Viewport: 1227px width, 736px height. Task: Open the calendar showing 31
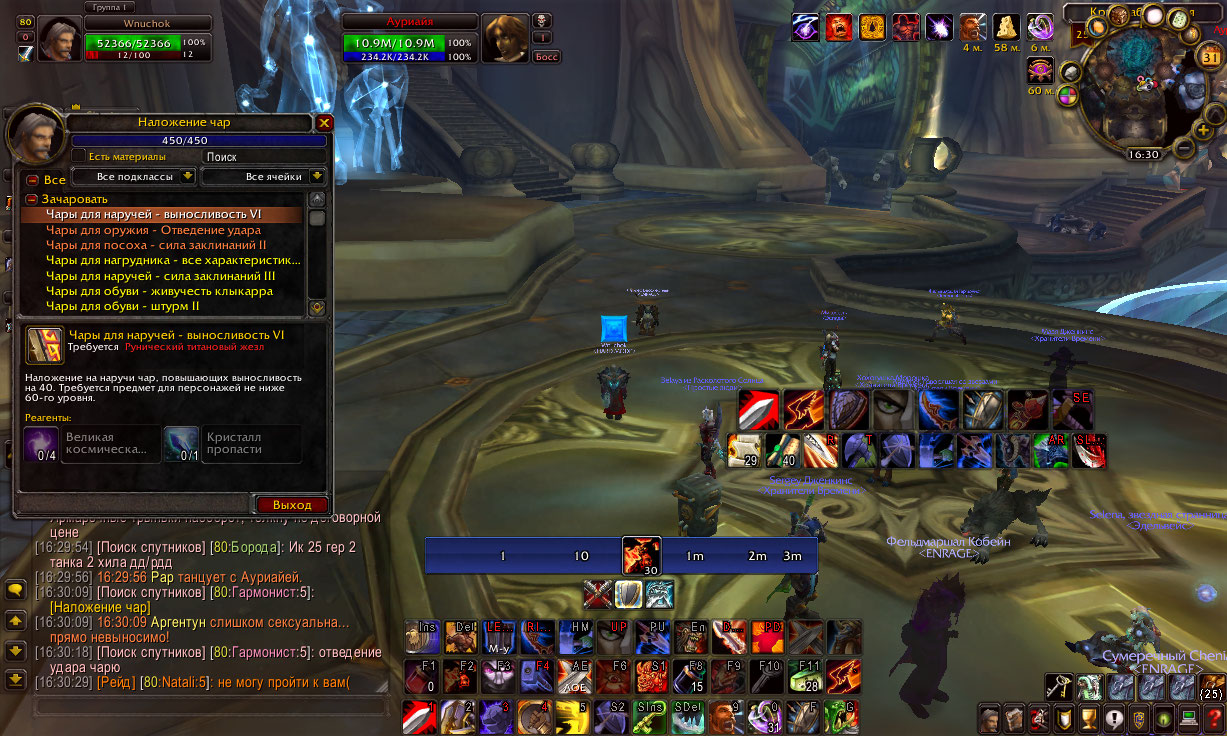click(1211, 57)
